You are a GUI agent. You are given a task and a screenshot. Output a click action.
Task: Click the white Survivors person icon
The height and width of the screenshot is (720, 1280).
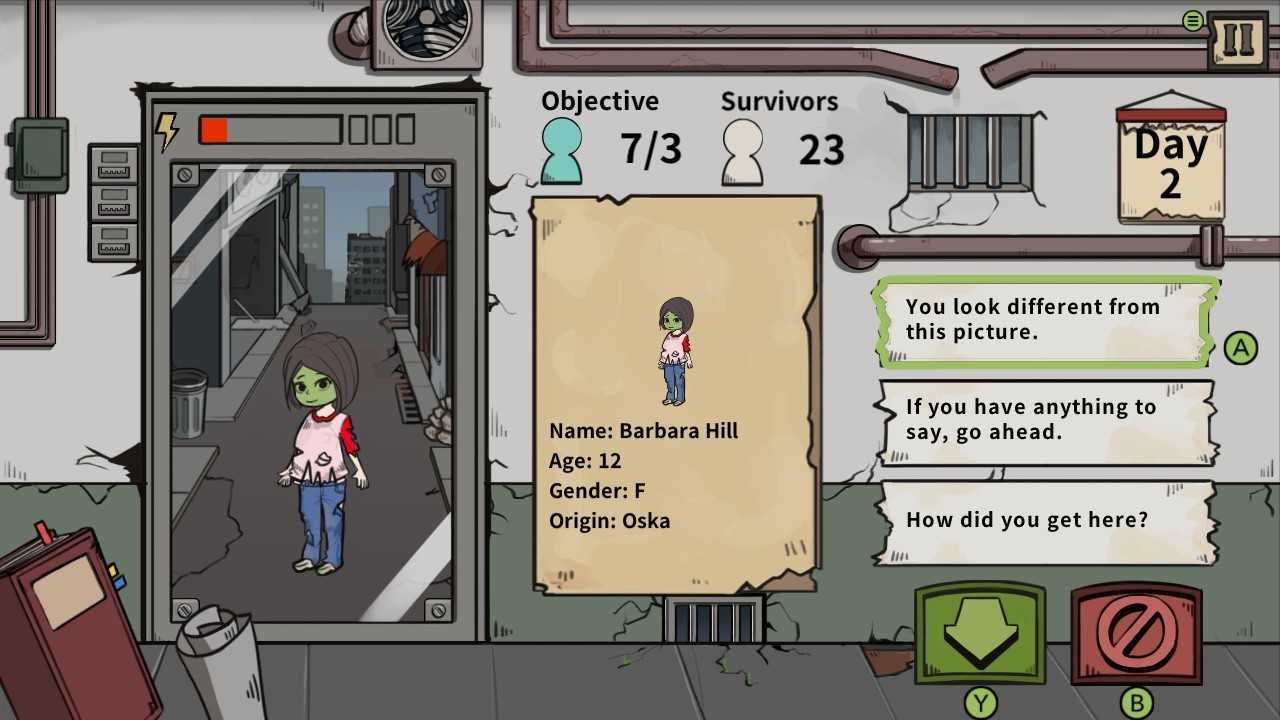pos(742,151)
